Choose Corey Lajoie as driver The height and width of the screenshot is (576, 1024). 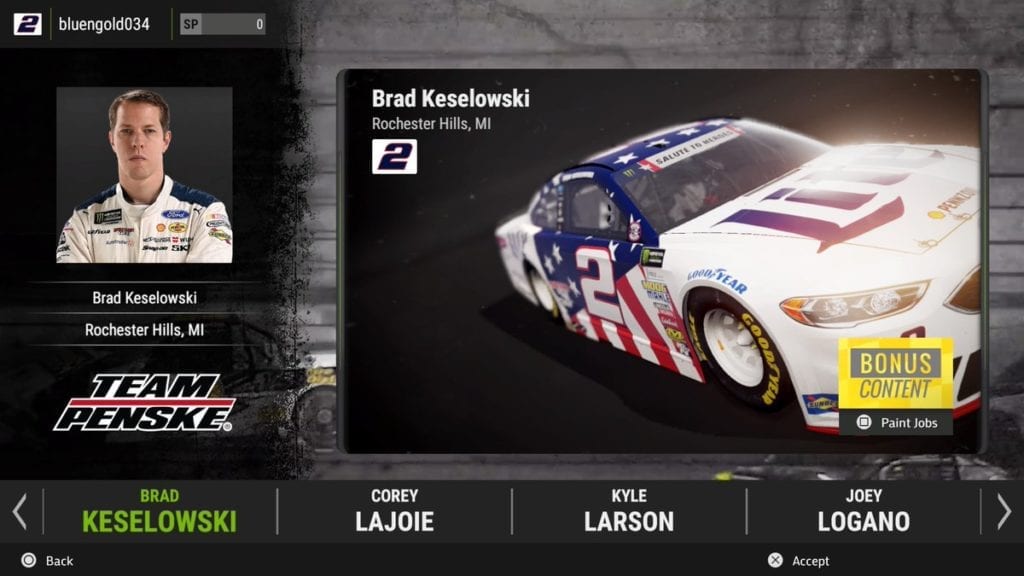pyautogui.click(x=394, y=511)
